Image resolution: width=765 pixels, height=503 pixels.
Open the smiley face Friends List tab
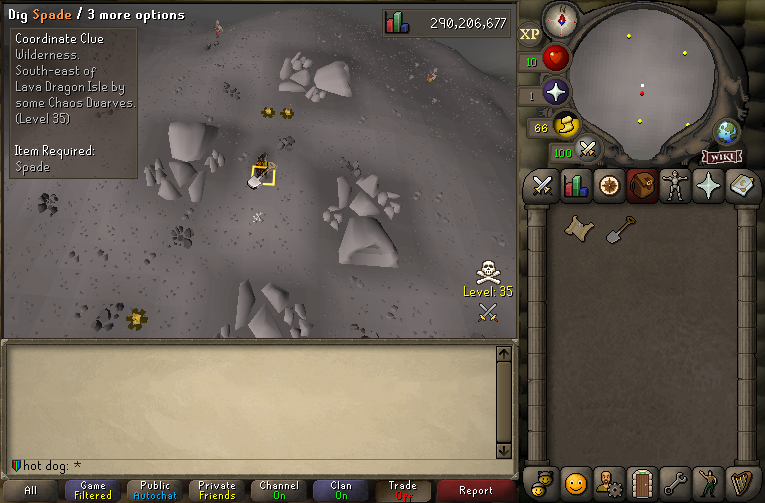pos(575,483)
